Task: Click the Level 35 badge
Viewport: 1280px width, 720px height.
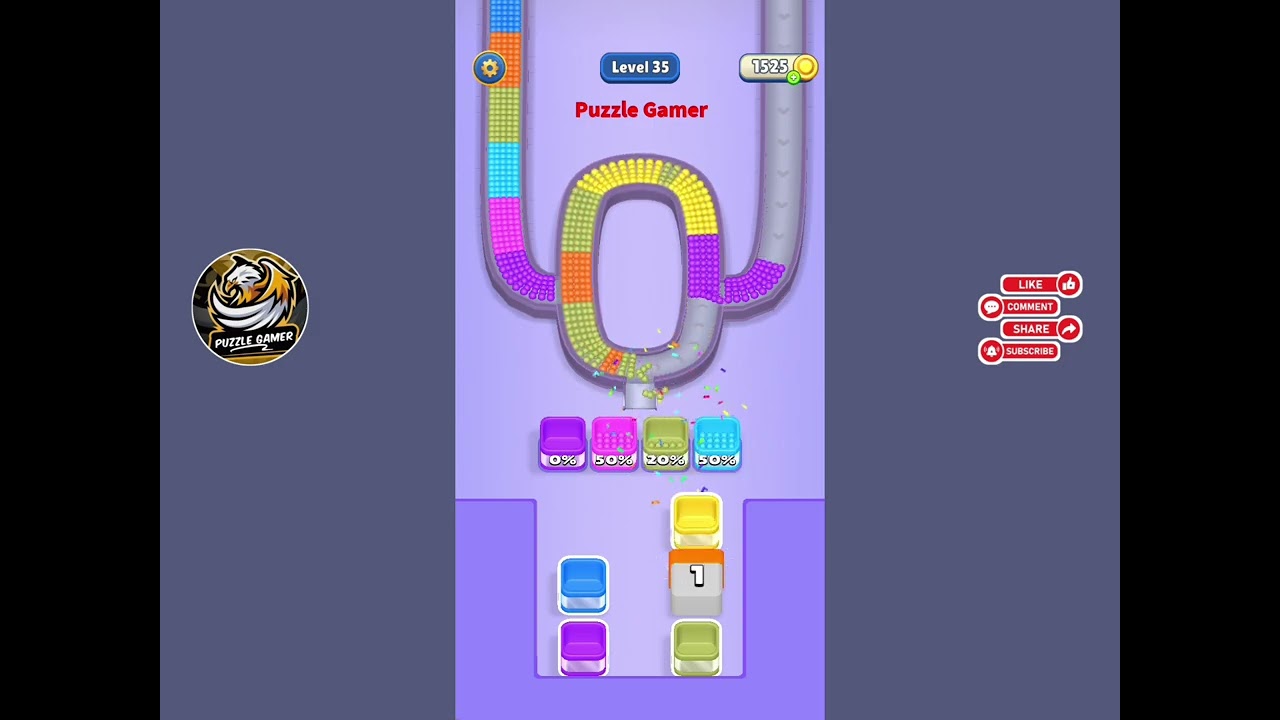Action: pos(640,67)
